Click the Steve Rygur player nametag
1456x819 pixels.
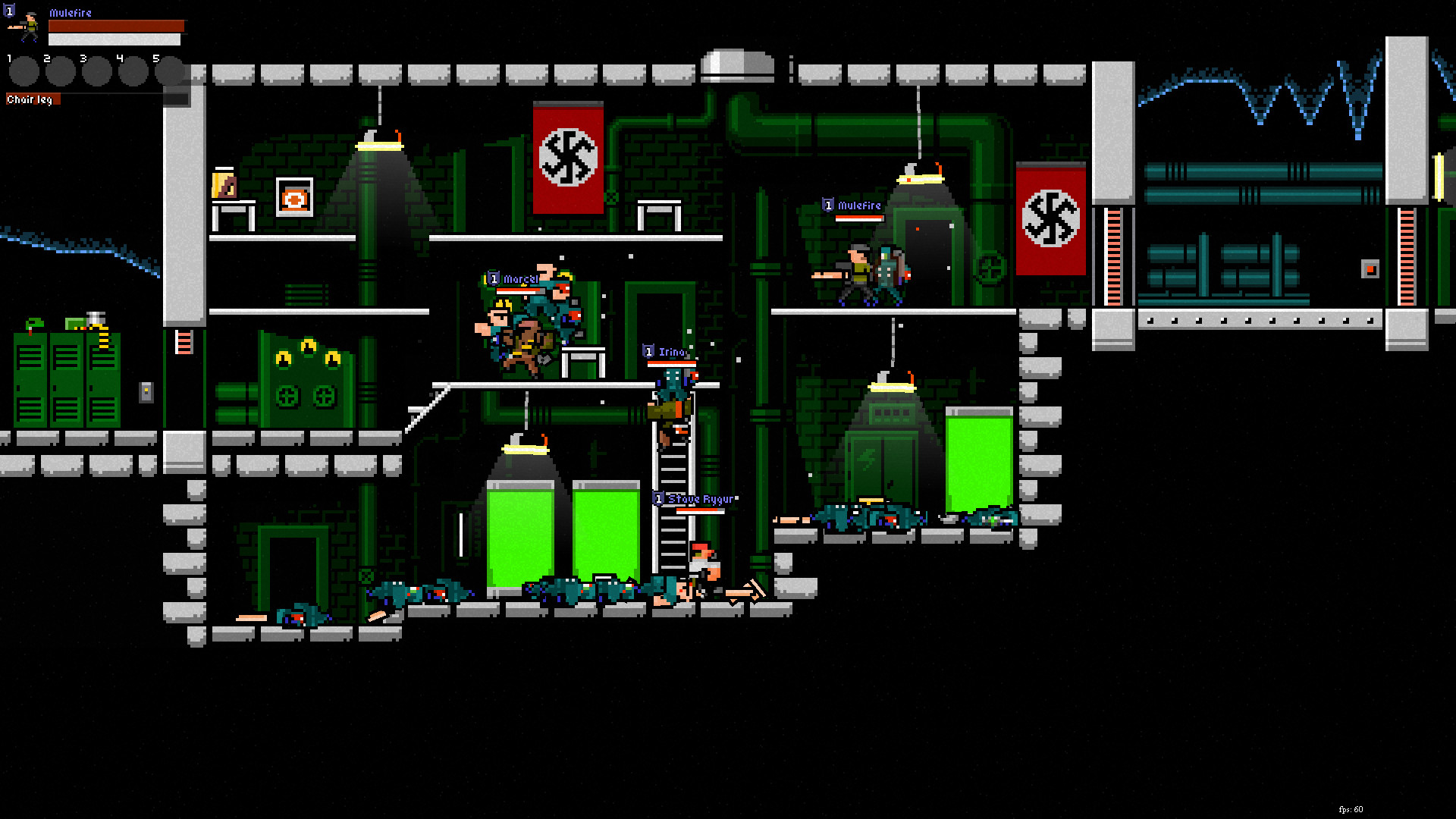pyautogui.click(x=698, y=499)
